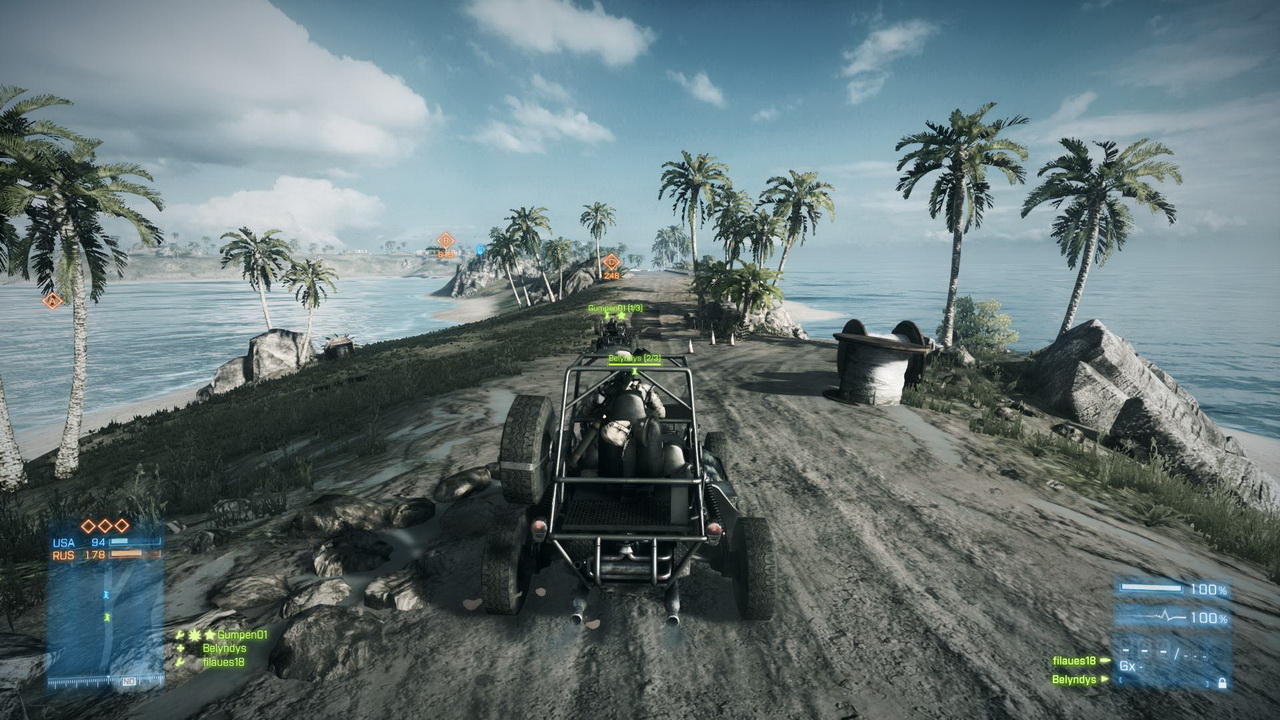Viewport: 1280px width, 720px height.
Task: Click the orange objective marker beside the palm trunk
Action: click(52, 300)
